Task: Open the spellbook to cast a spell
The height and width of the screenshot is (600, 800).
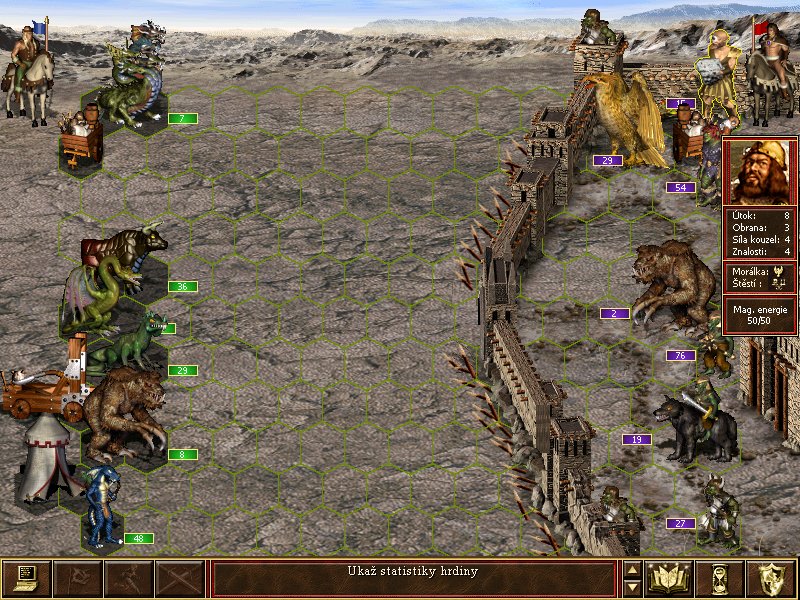Action: [x=669, y=579]
